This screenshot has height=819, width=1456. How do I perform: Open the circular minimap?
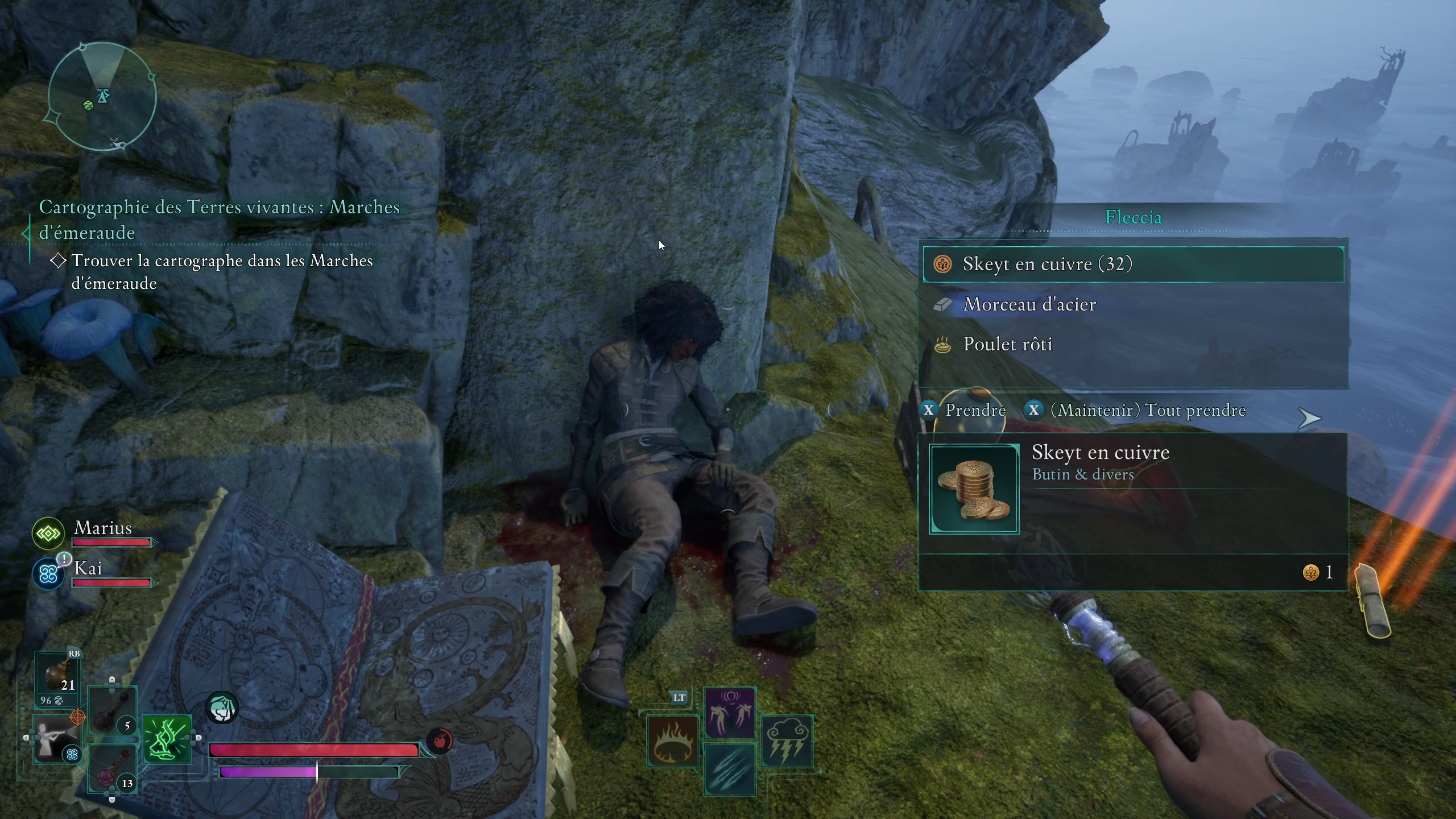(102, 97)
